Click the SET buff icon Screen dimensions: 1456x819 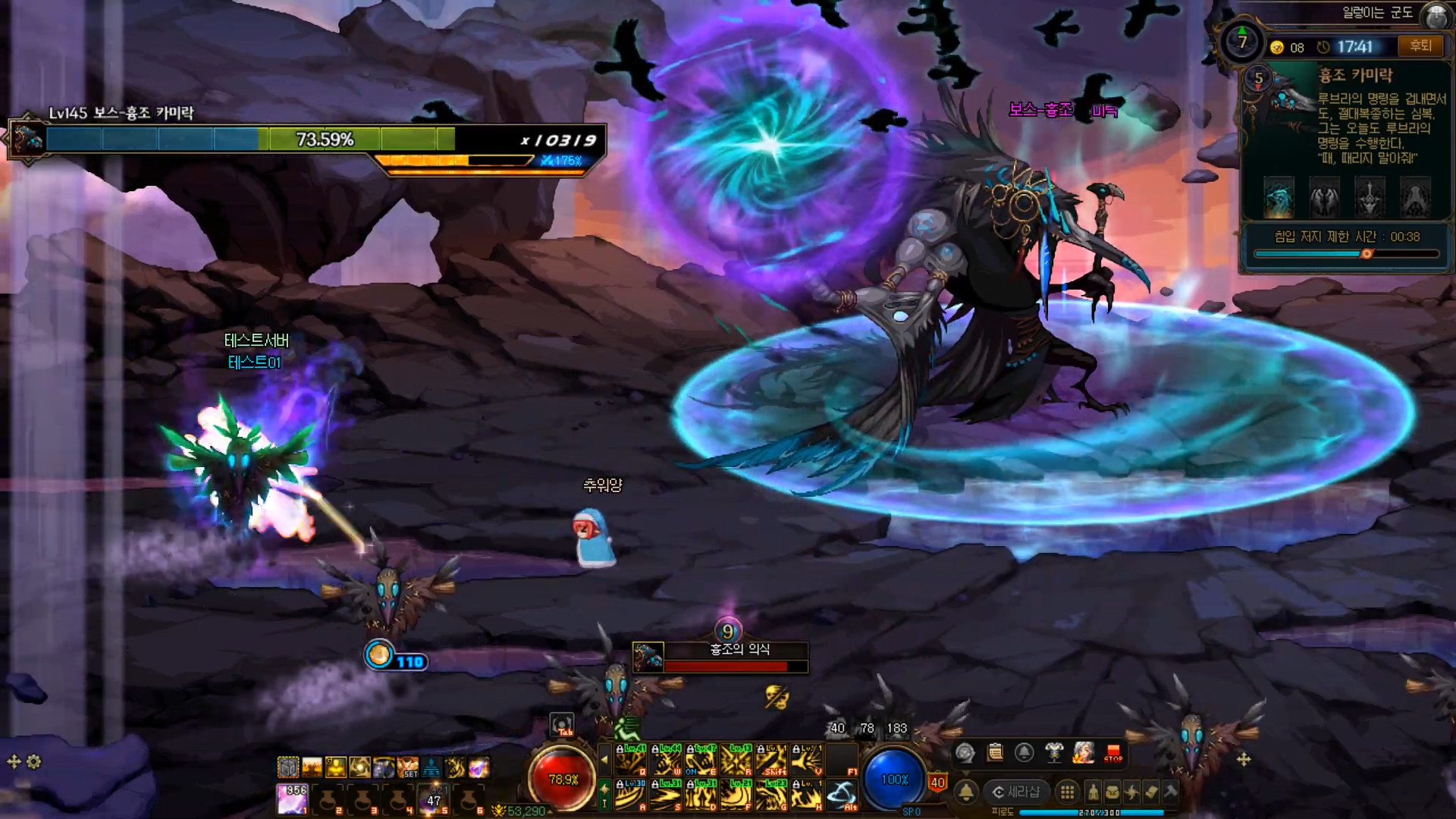409,767
